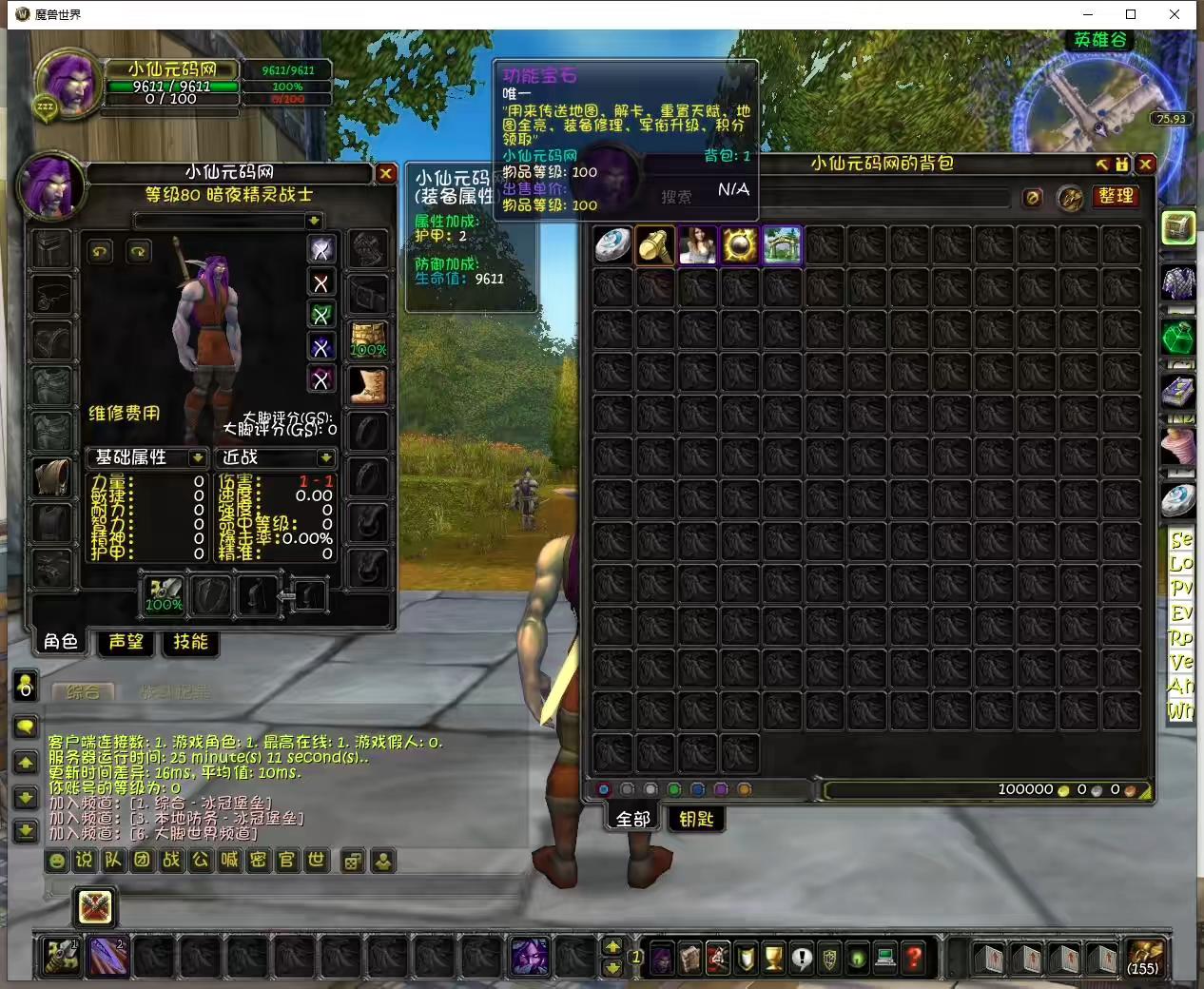This screenshot has width=1204, height=989.
Task: Select the boots equipment slot
Action: (367, 385)
